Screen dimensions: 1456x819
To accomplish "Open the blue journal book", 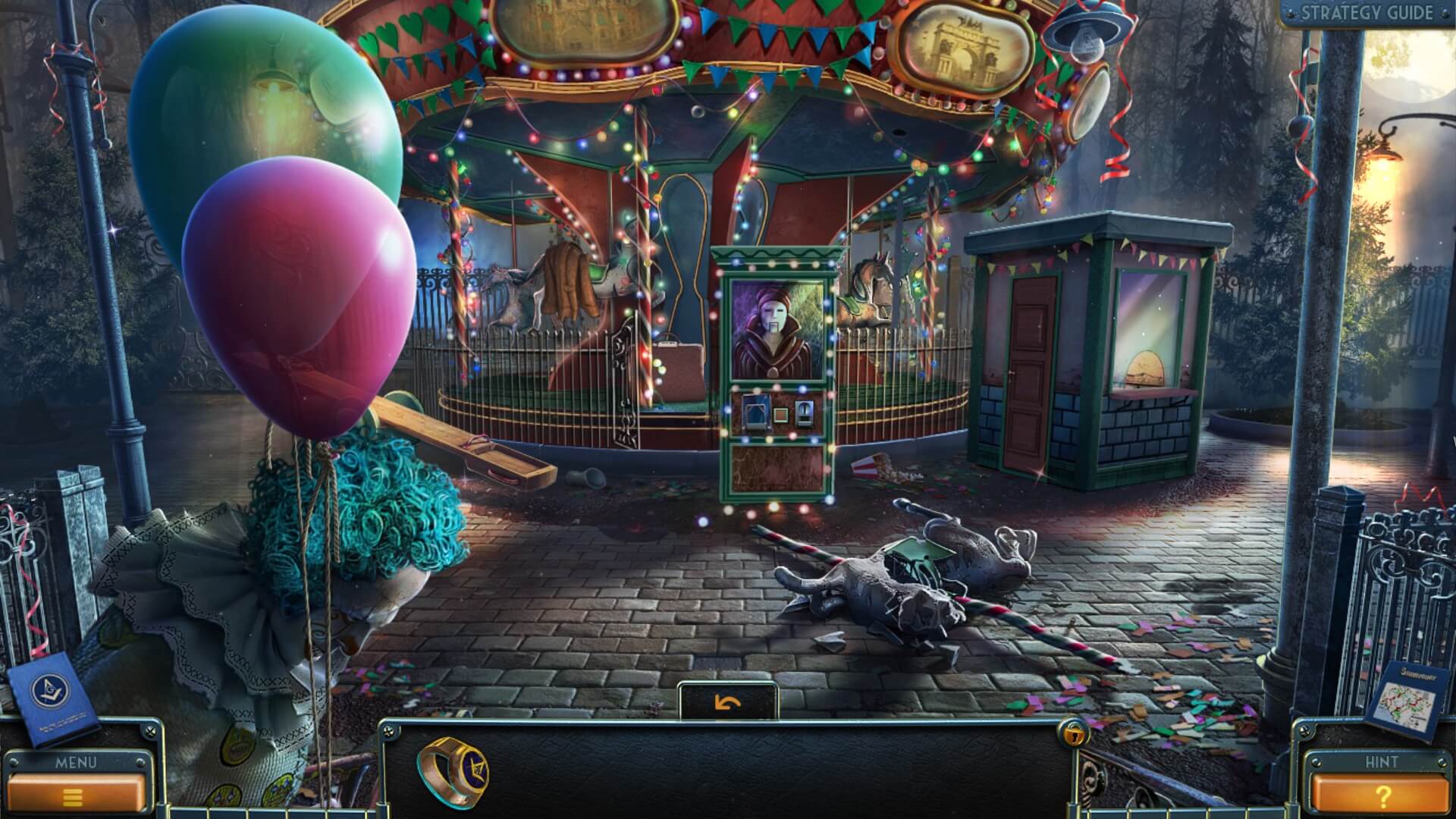I will click(55, 698).
